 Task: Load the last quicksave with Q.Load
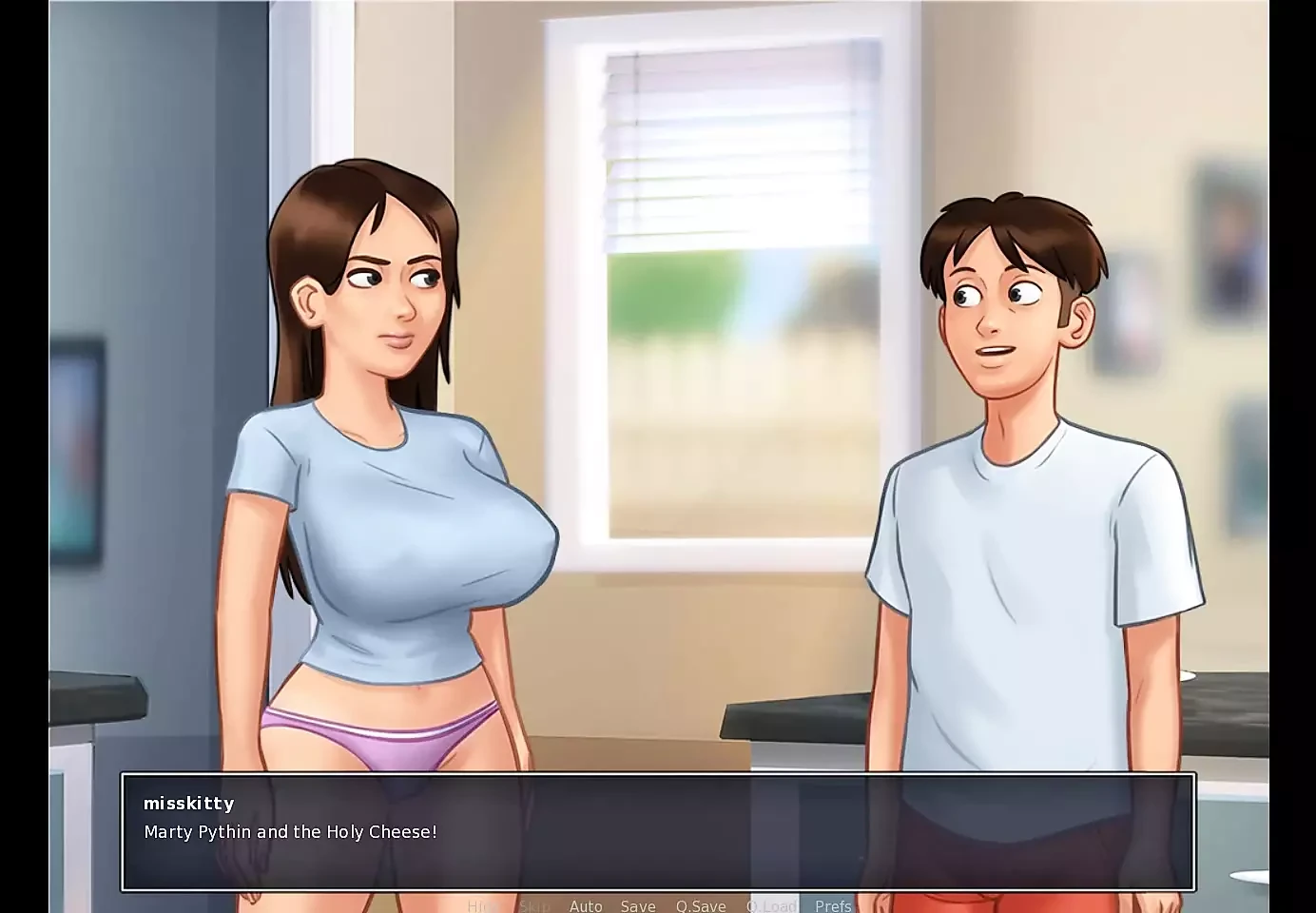coord(771,905)
